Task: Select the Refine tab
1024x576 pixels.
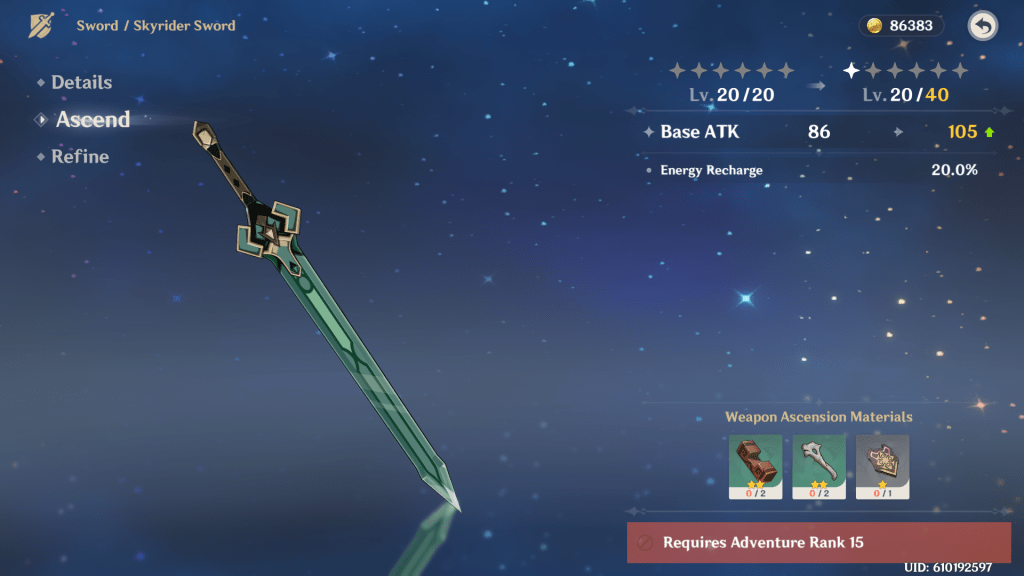Action: [x=79, y=157]
